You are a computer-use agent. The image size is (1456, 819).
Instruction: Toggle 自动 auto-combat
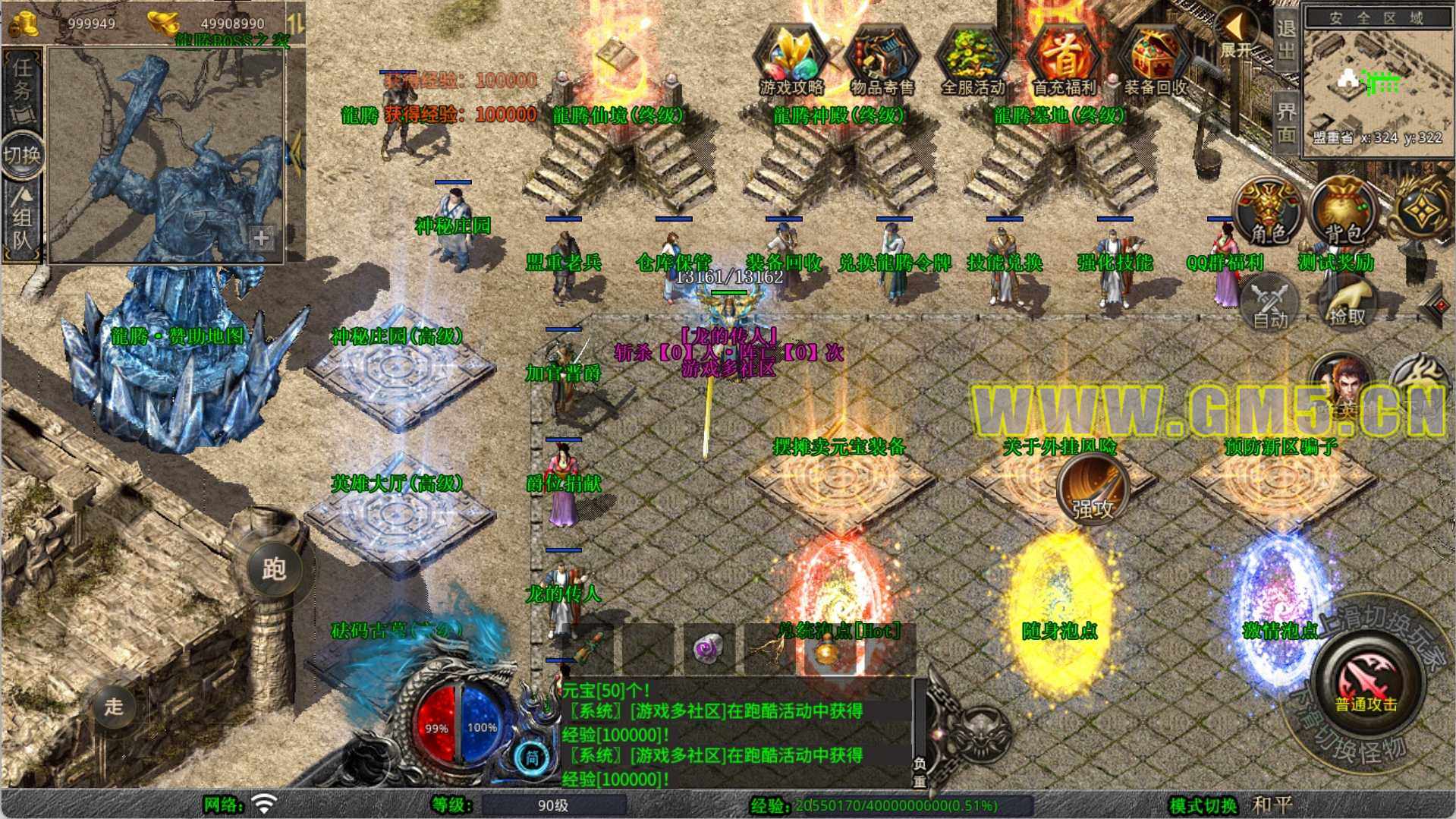[1269, 304]
